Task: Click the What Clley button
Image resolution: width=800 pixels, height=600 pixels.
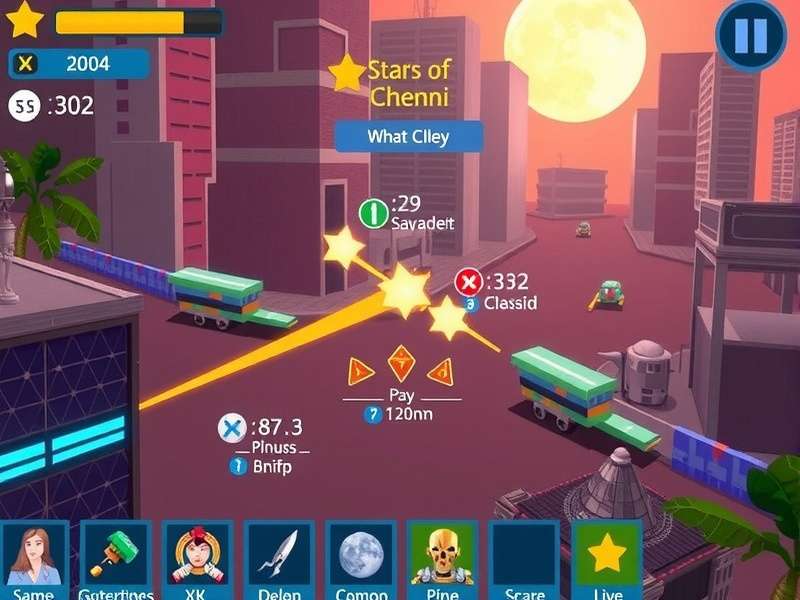Action: (x=408, y=136)
